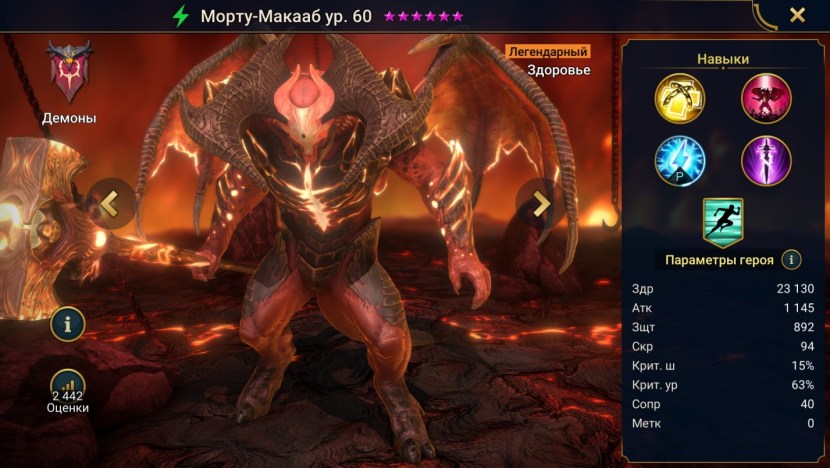Close the champion info screen

click(x=797, y=15)
